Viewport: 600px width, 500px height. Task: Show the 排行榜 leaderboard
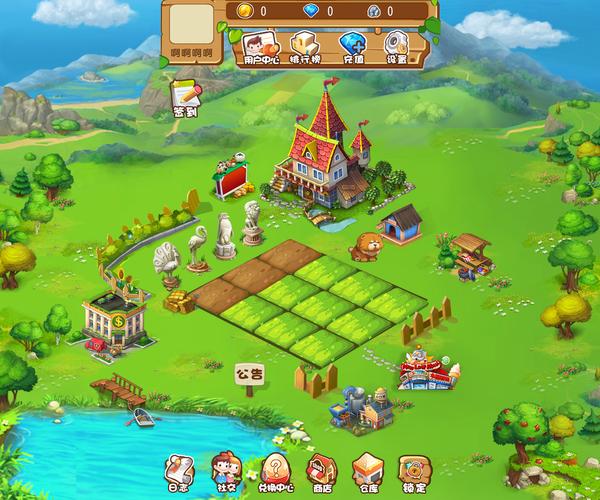click(x=304, y=47)
